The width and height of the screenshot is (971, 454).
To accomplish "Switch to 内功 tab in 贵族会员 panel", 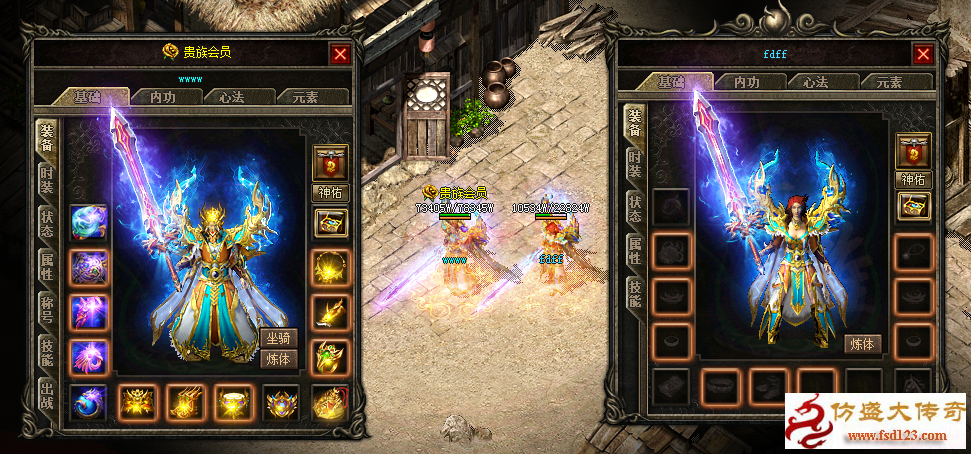I will 164,97.
